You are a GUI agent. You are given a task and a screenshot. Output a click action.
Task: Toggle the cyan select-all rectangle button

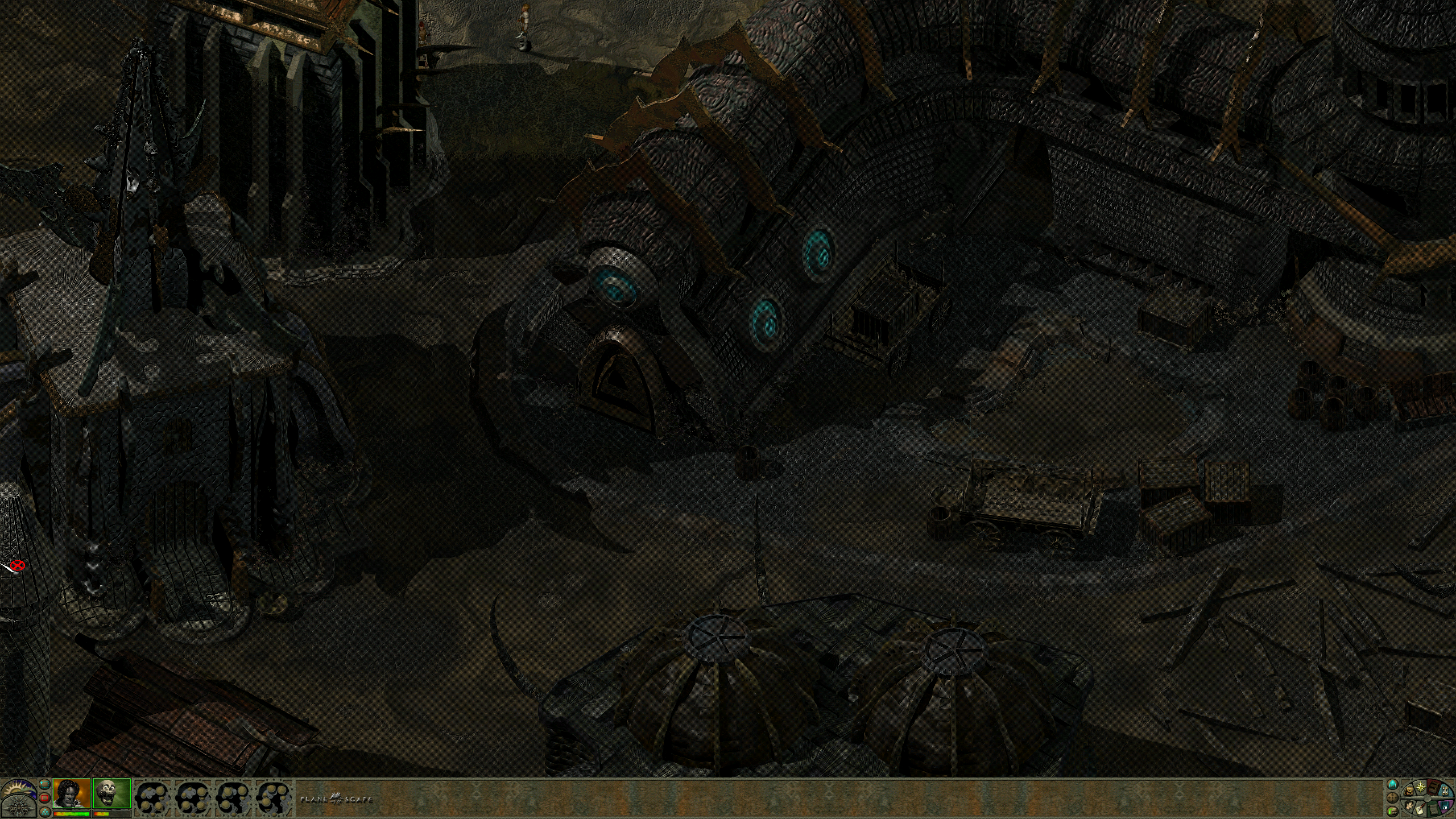[x=44, y=784]
